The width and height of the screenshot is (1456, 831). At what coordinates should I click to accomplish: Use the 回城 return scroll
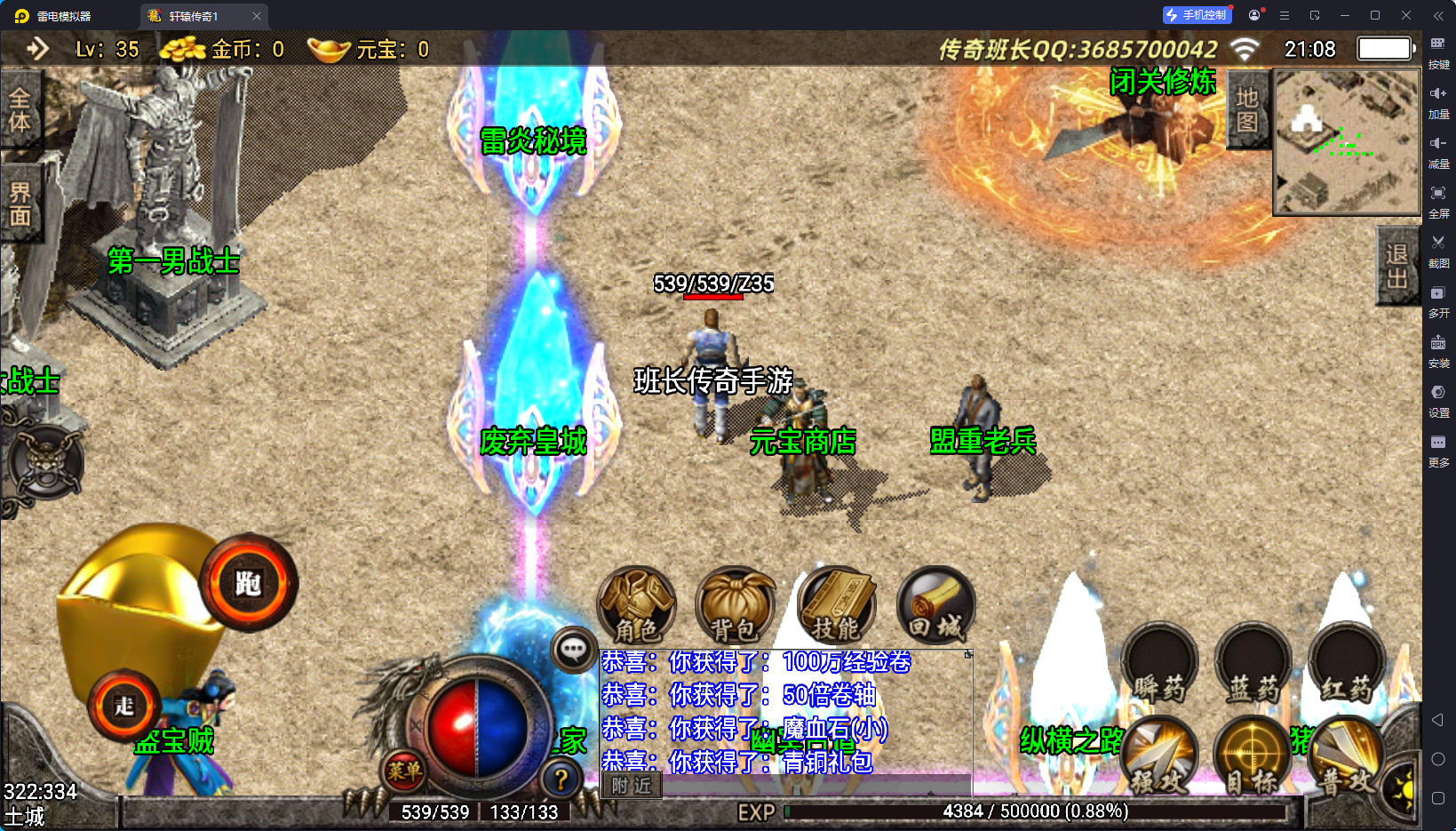935,606
